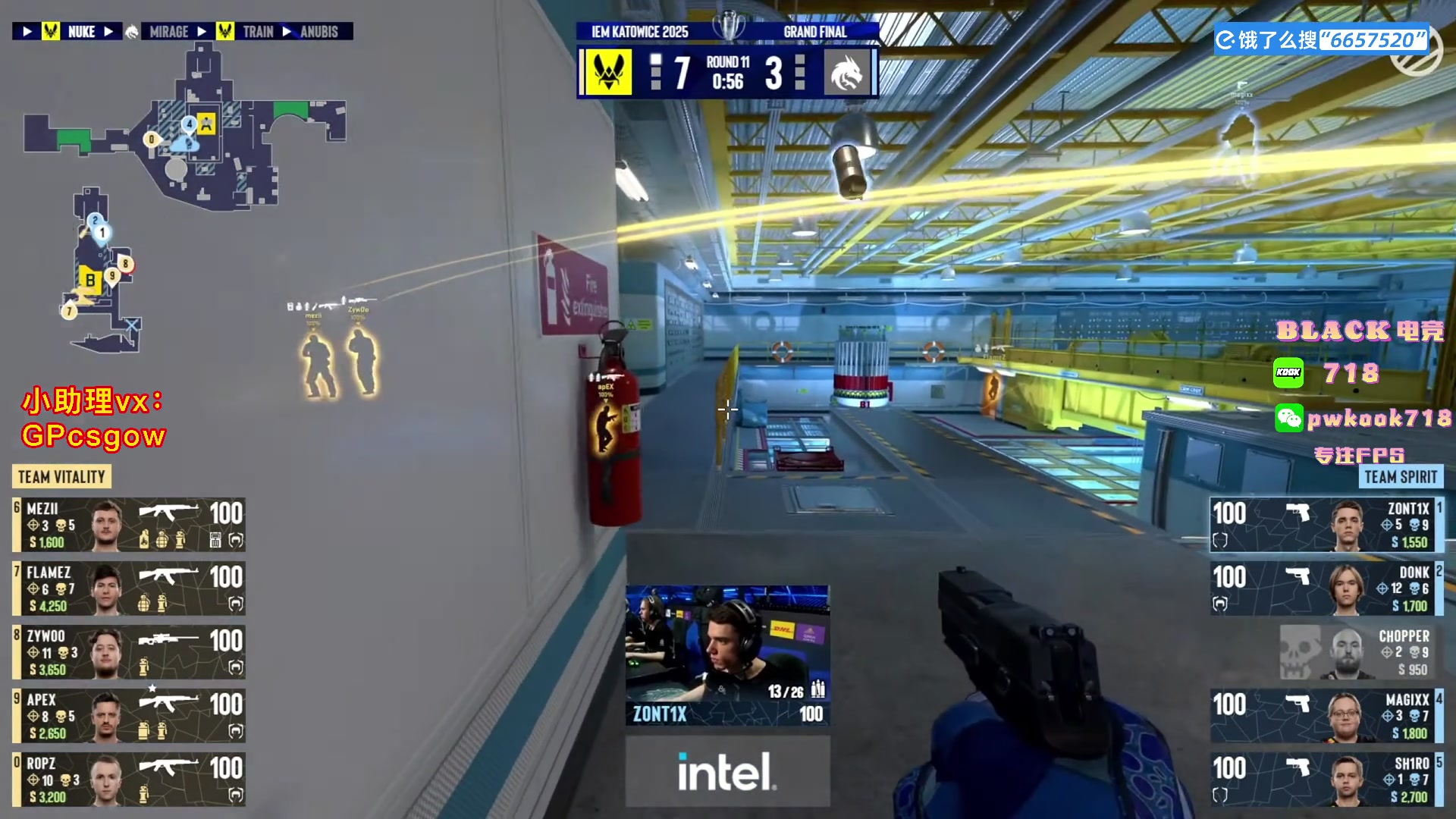Image resolution: width=1456 pixels, height=819 pixels.
Task: Select the NUKE map in series bar
Action: click(81, 32)
